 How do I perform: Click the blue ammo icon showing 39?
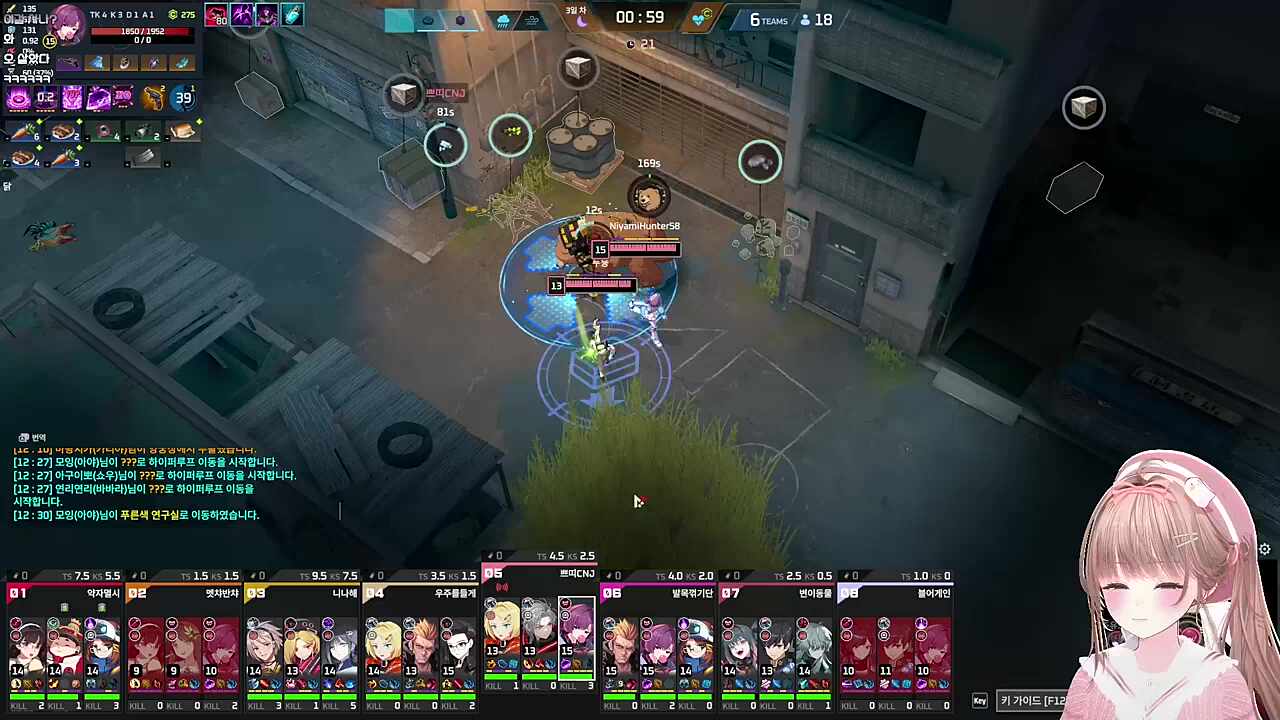point(183,96)
